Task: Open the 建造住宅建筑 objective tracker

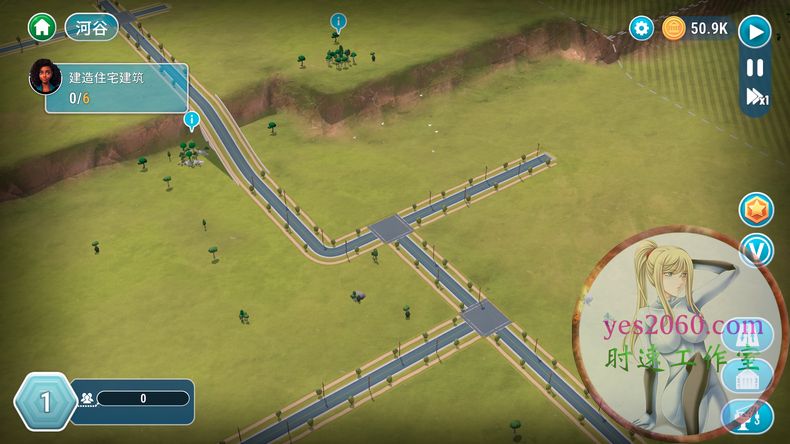Action: click(116, 88)
